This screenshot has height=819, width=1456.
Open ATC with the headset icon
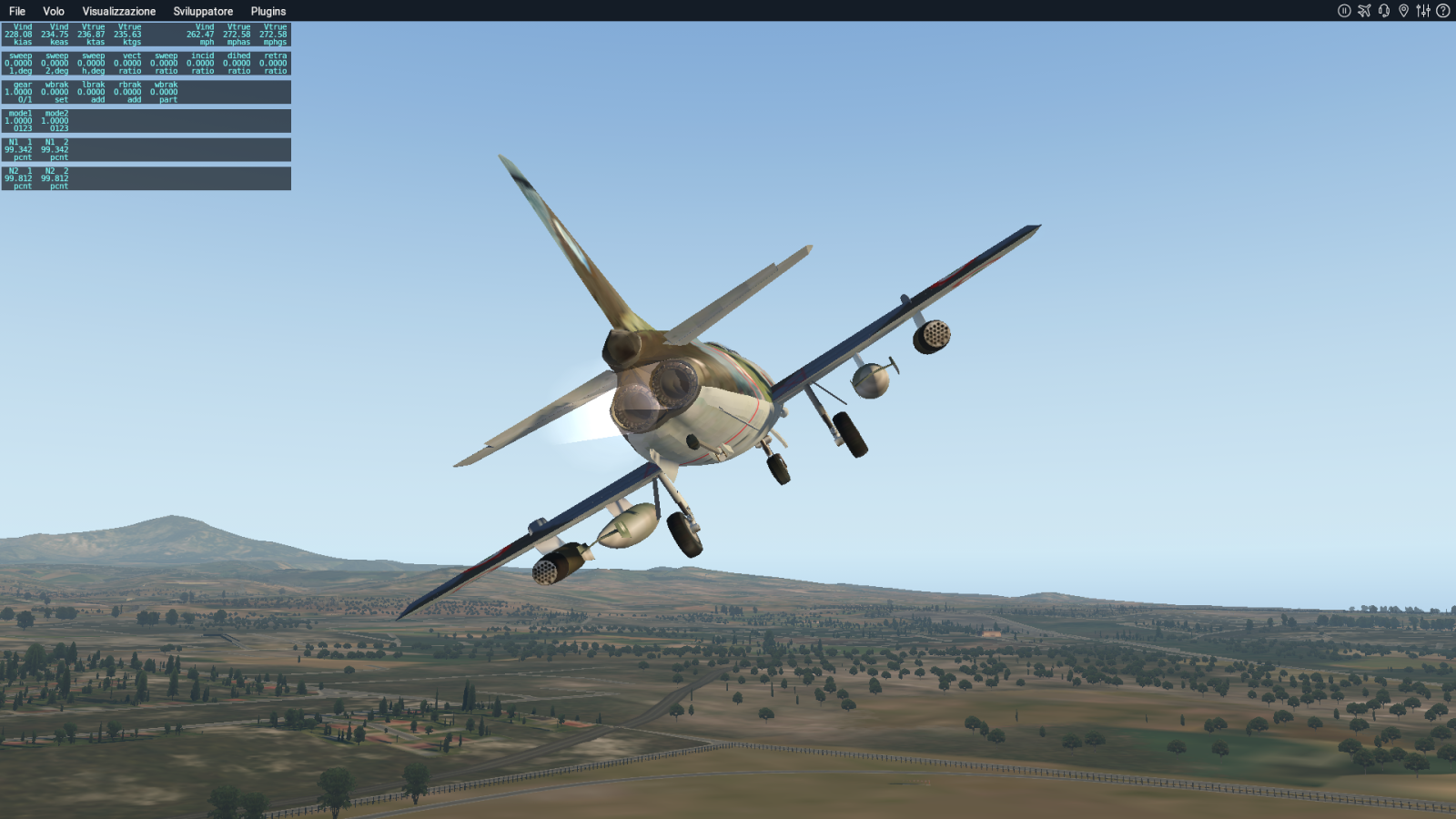(1384, 11)
